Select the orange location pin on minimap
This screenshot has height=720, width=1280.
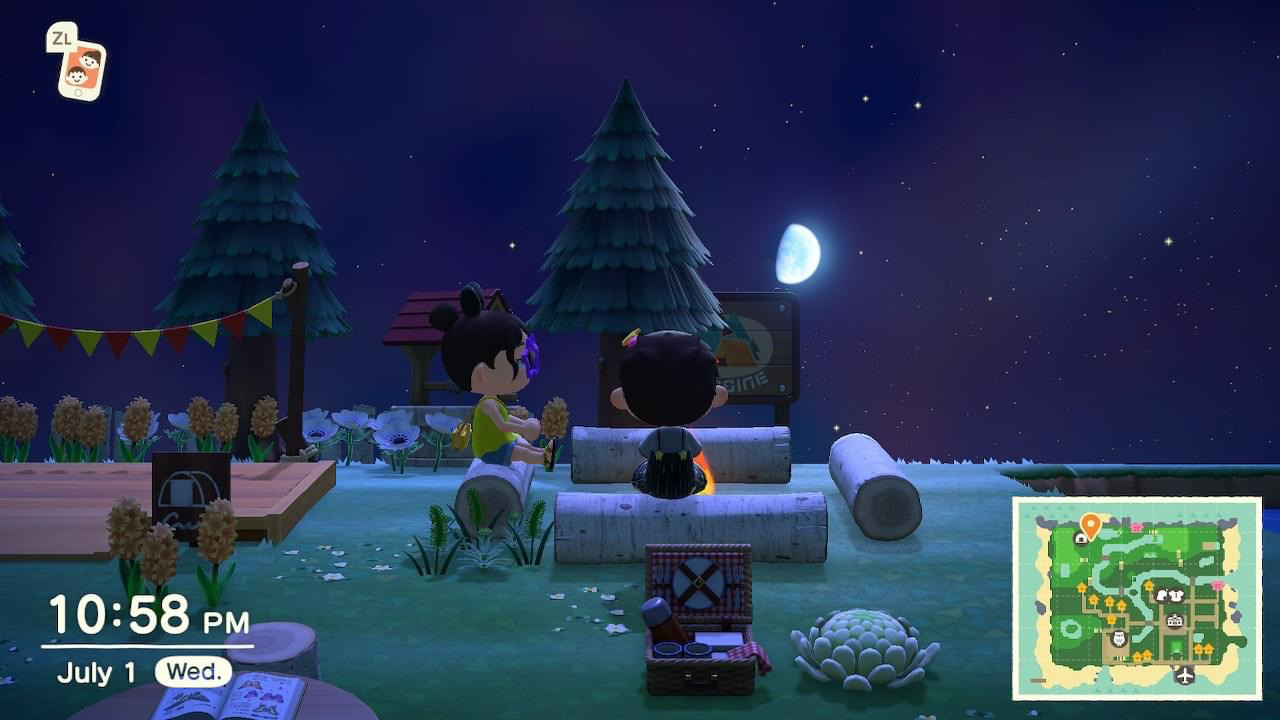1090,523
